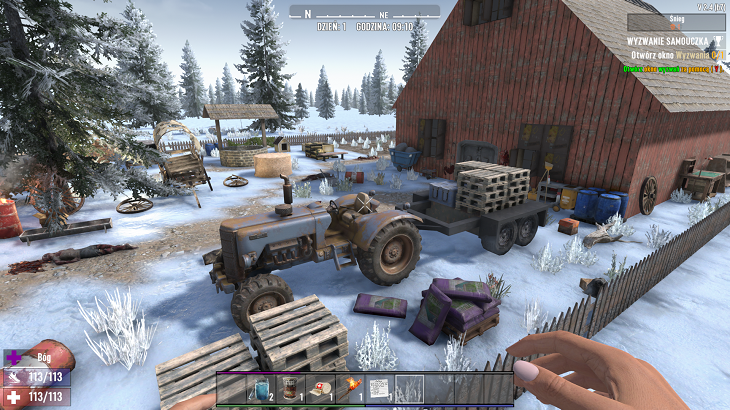Select the paper note hotbar slot
This screenshot has height=410, width=730.
(380, 389)
